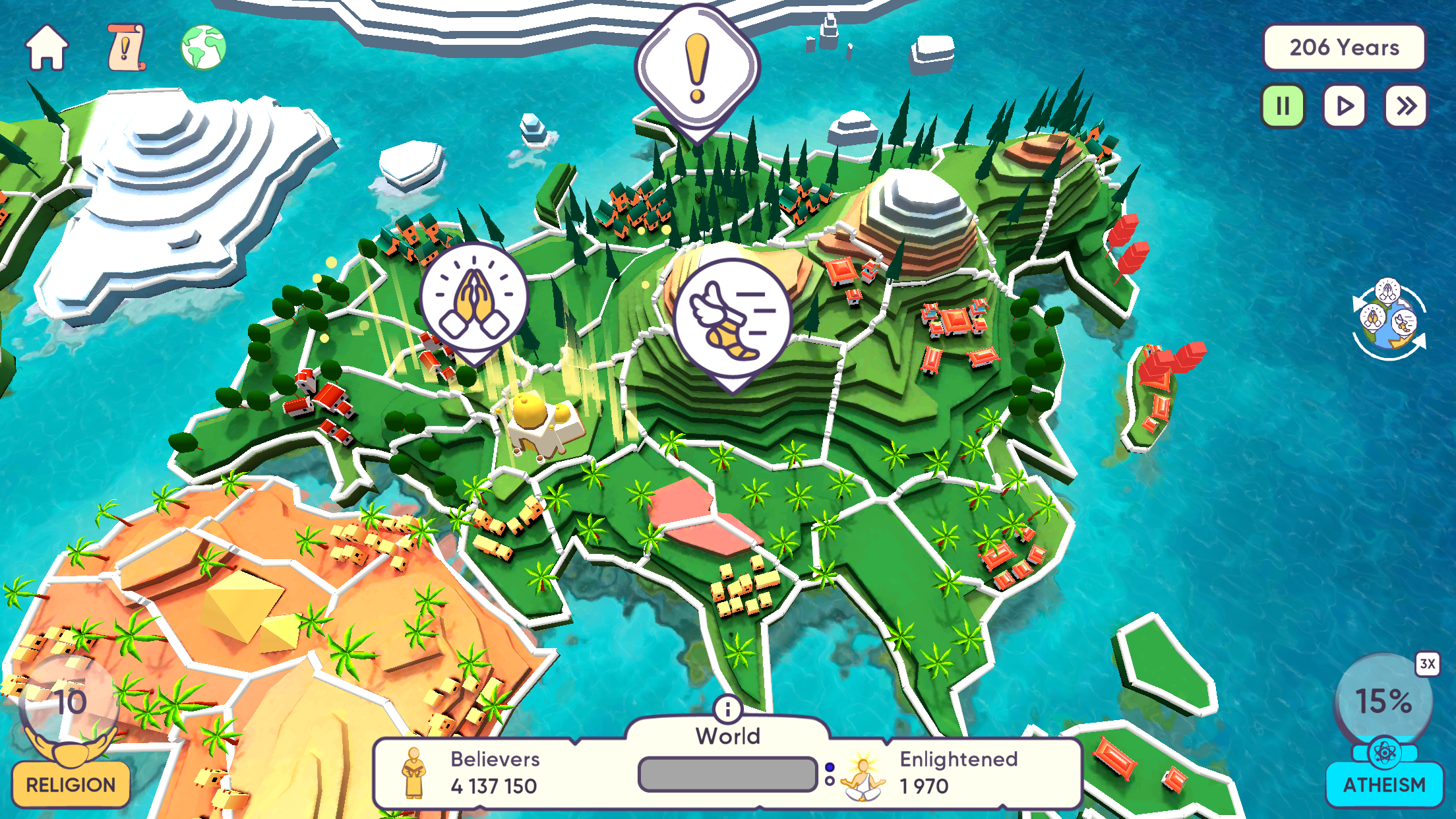Click the faith points orb showing 10
1456x819 pixels.
(x=69, y=703)
